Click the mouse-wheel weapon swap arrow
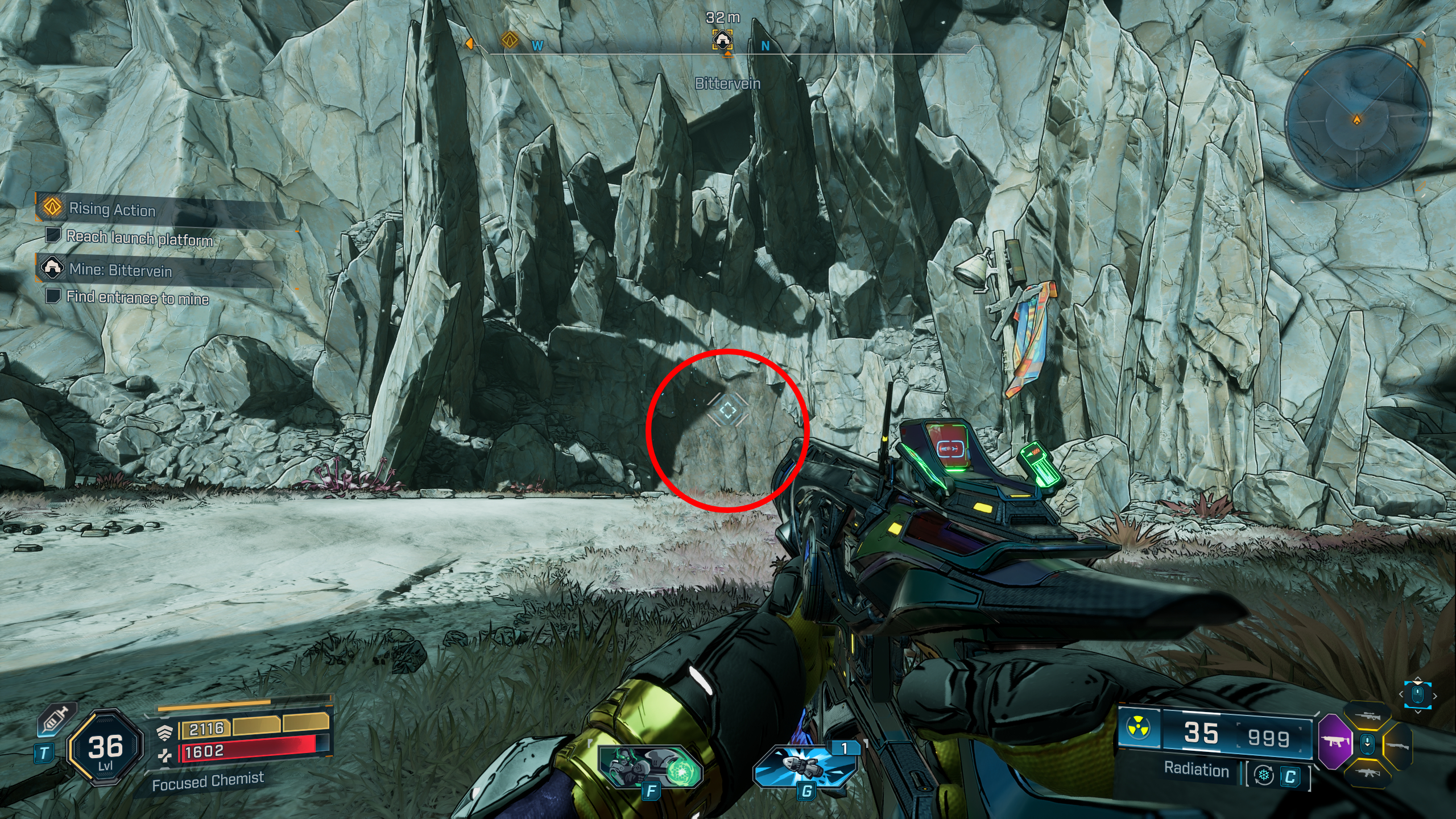This screenshot has width=1456, height=819. (1367, 744)
